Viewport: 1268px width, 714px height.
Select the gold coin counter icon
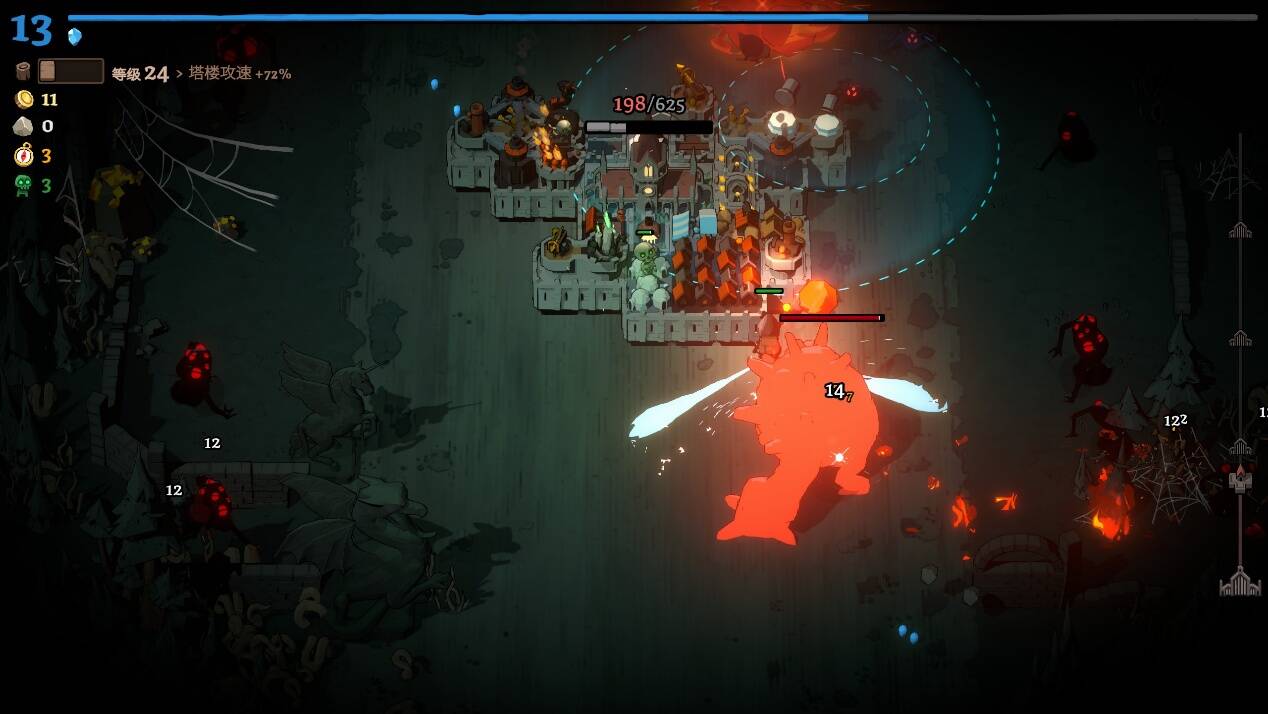pyautogui.click(x=23, y=99)
